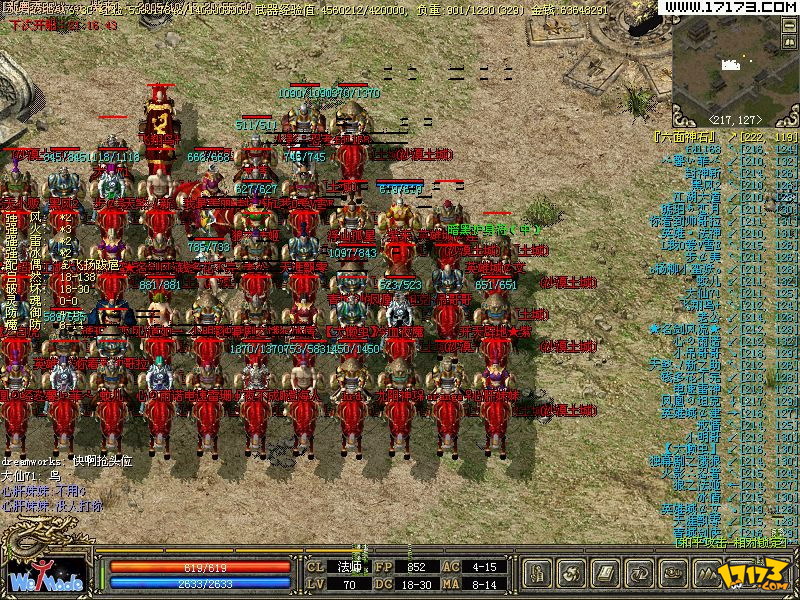This screenshot has height=600, width=800.
Task: Click the swirl icon button in bottom bar
Action: (573, 574)
